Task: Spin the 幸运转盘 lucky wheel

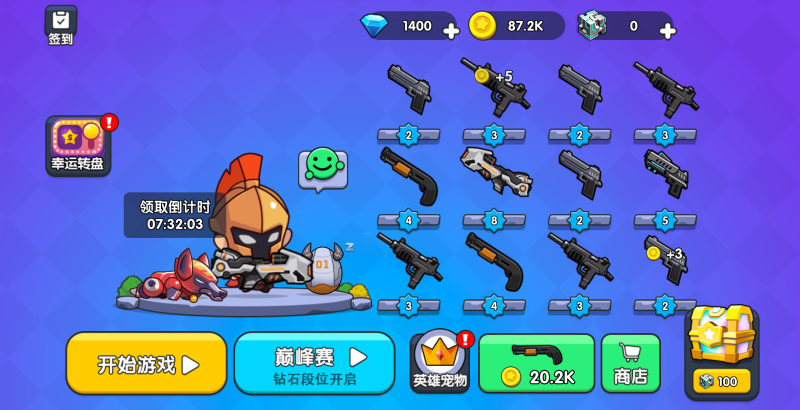Action: (77, 145)
